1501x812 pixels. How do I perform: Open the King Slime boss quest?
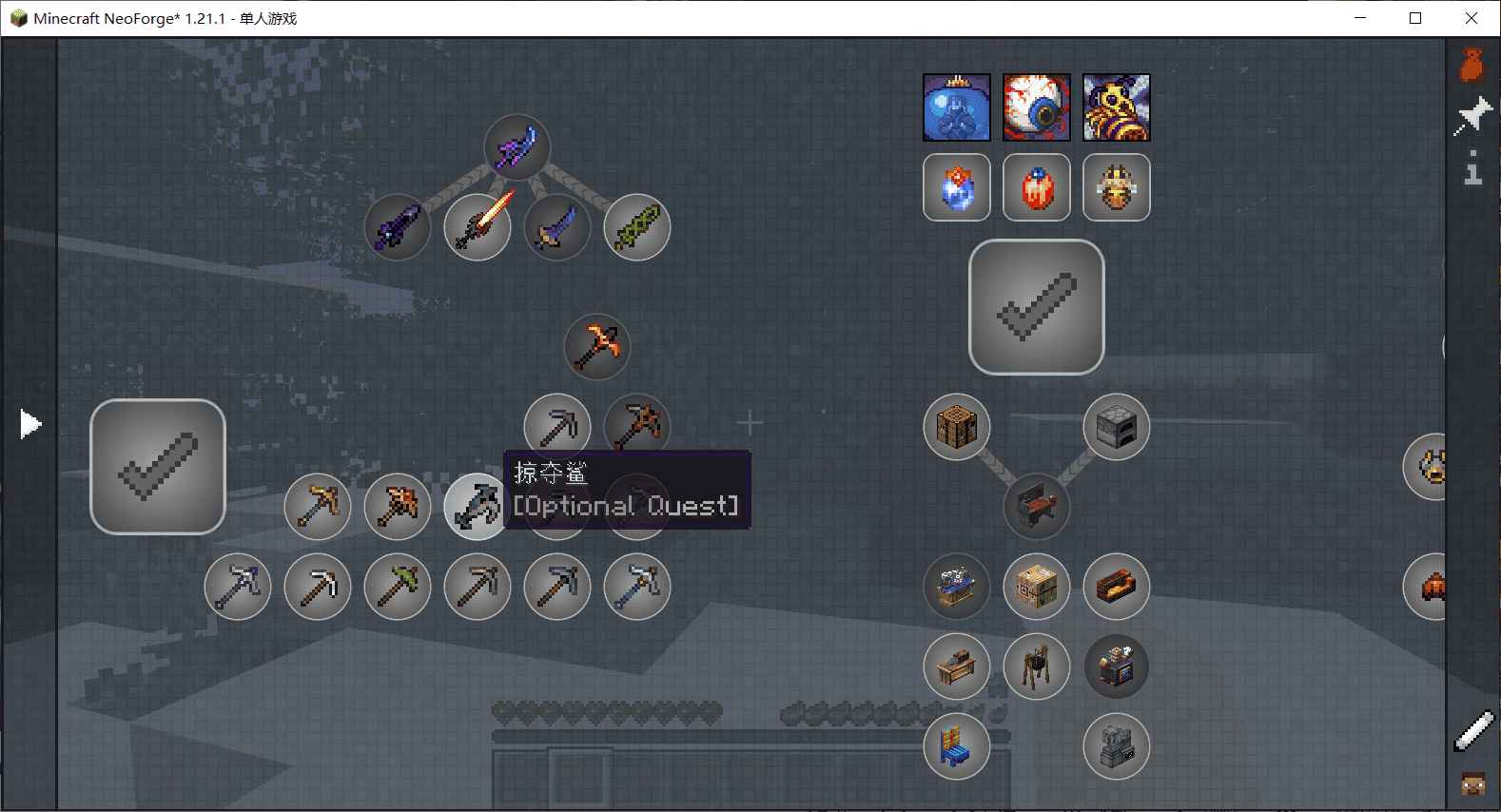[957, 107]
